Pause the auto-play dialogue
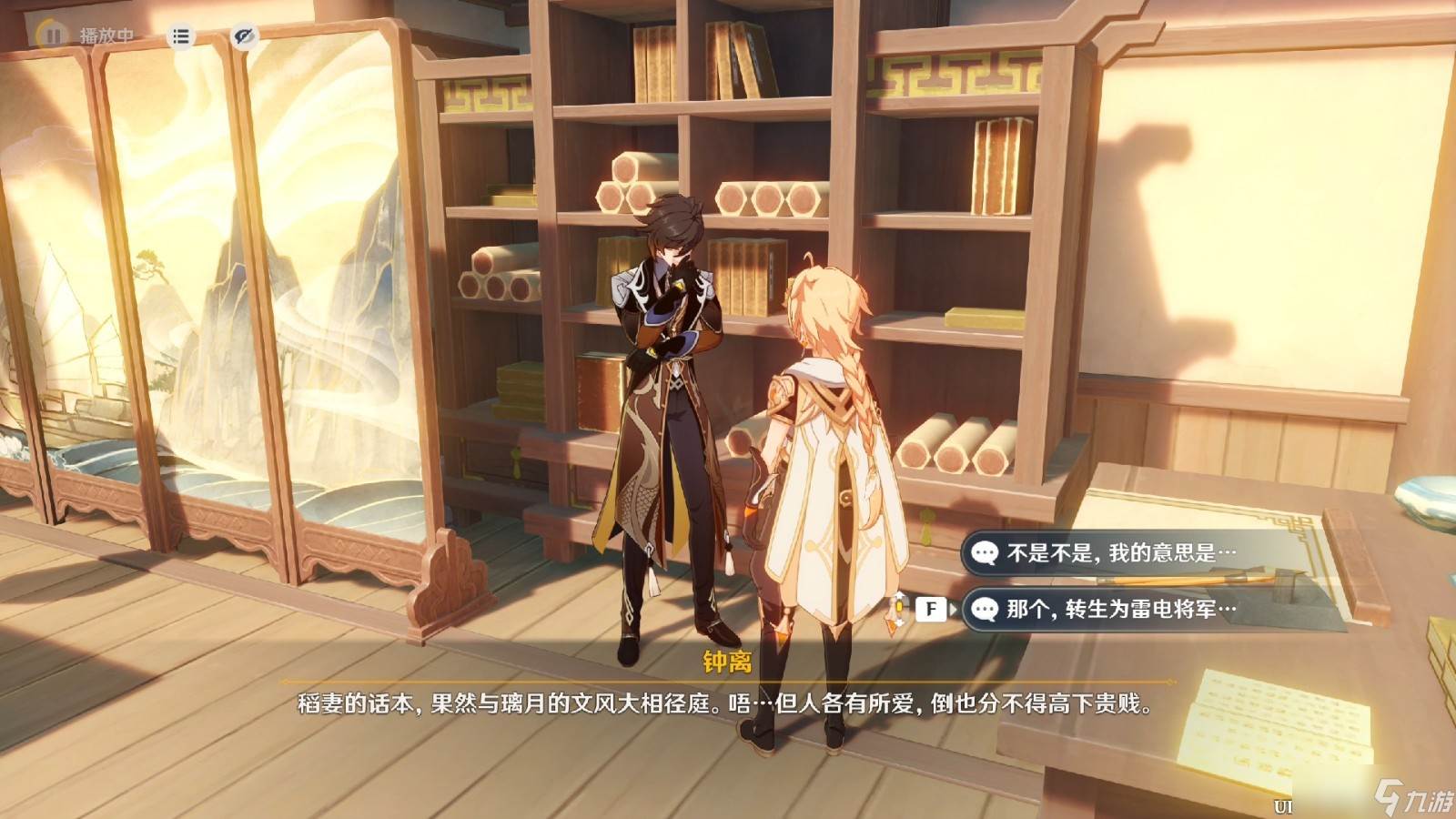1456x819 pixels. point(52,35)
